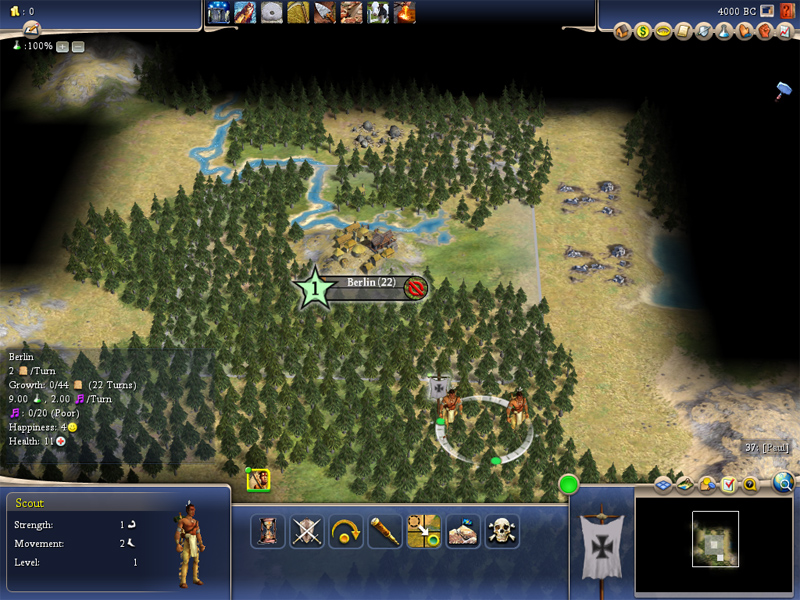Skip turn with the curved arrow button
The width and height of the screenshot is (800, 600).
click(x=346, y=530)
